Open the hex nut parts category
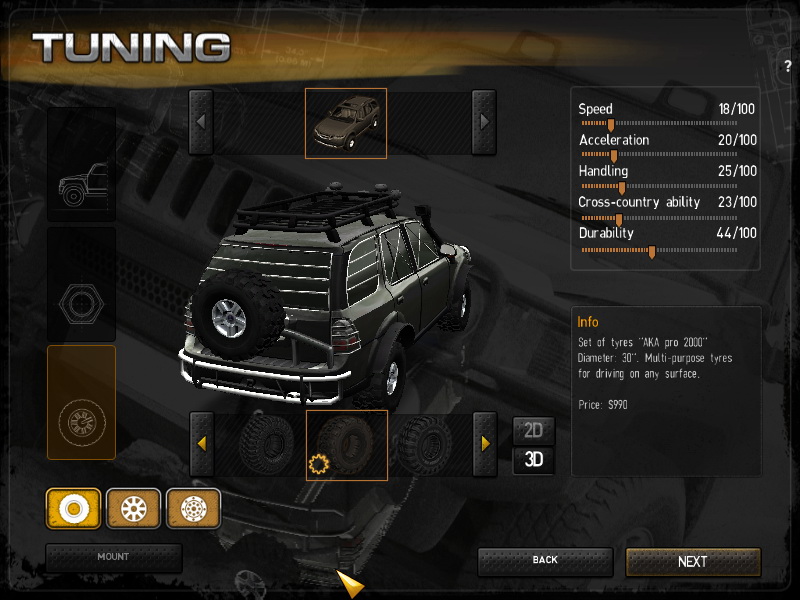This screenshot has height=600, width=800. point(81,285)
